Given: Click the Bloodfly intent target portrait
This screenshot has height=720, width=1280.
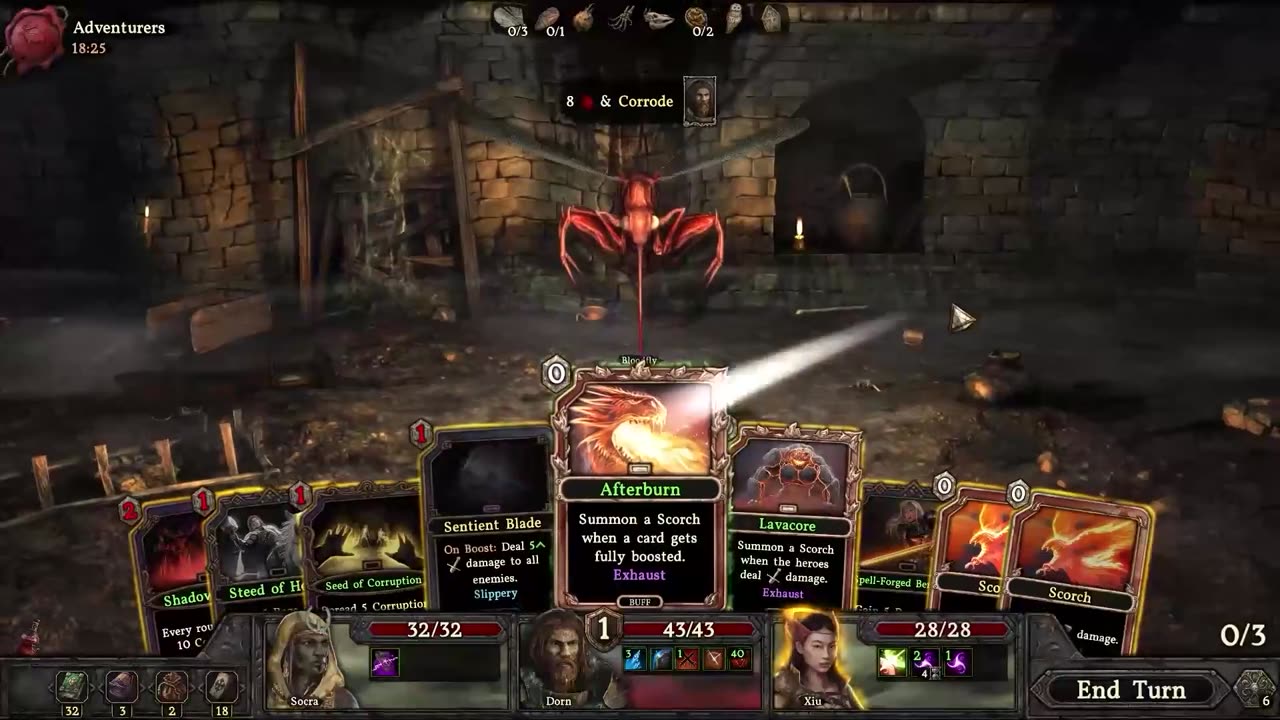Looking at the screenshot, I should click(x=699, y=101).
